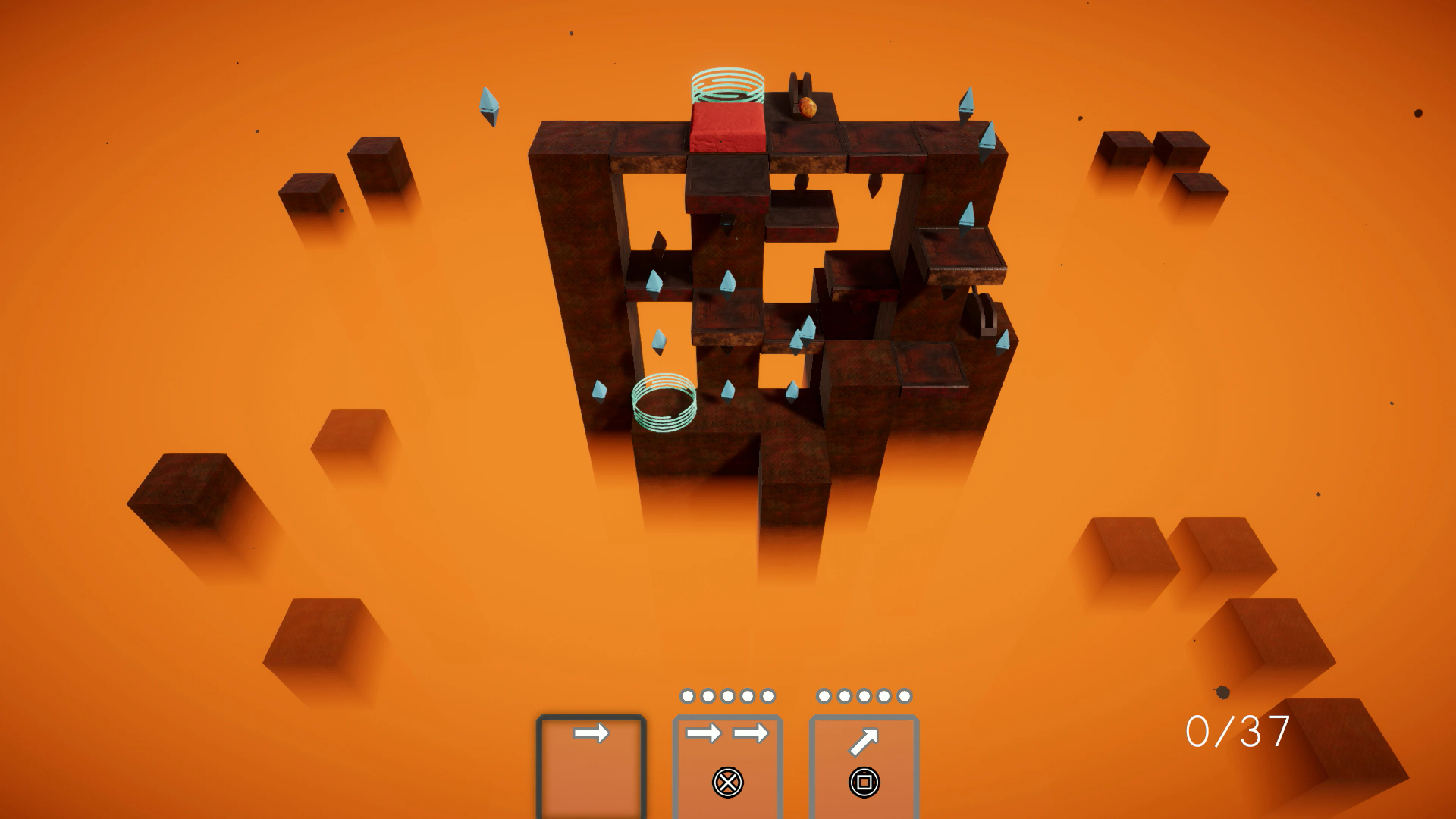Viewport: 1456px width, 819px height.
Task: Click the last dot above the jump card
Action: (x=904, y=697)
